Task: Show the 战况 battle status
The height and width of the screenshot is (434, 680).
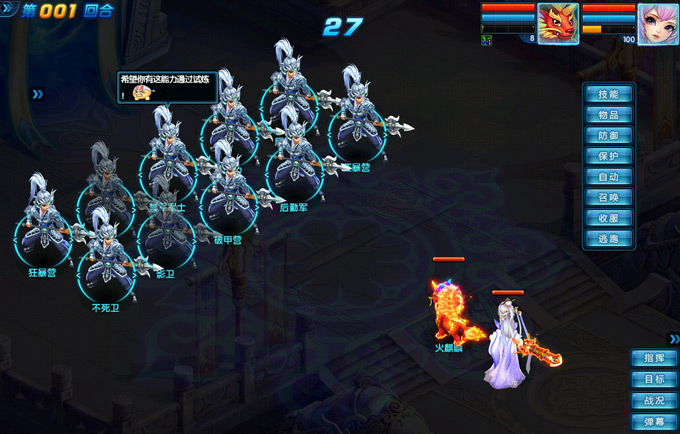Action: [654, 400]
